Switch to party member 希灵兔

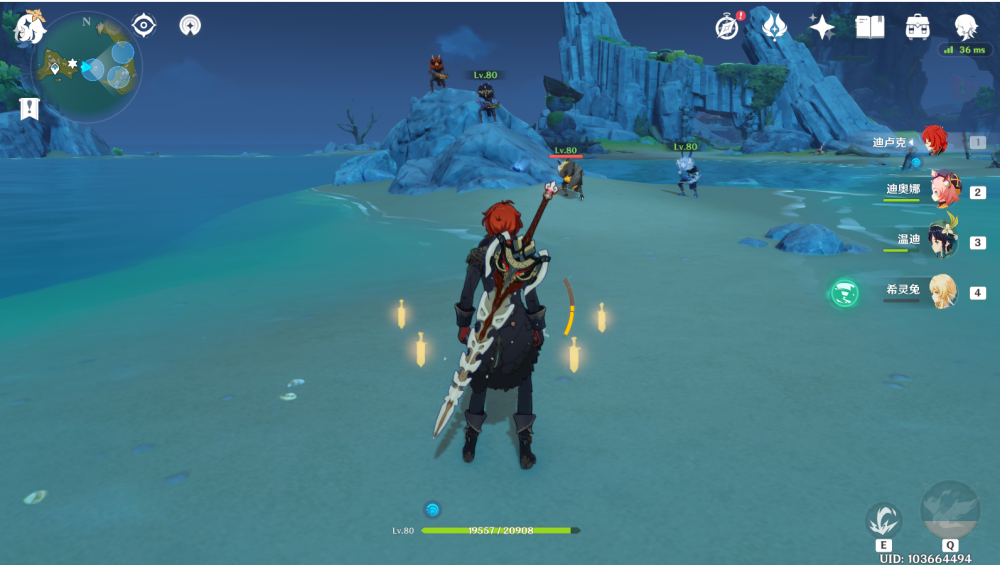click(942, 291)
